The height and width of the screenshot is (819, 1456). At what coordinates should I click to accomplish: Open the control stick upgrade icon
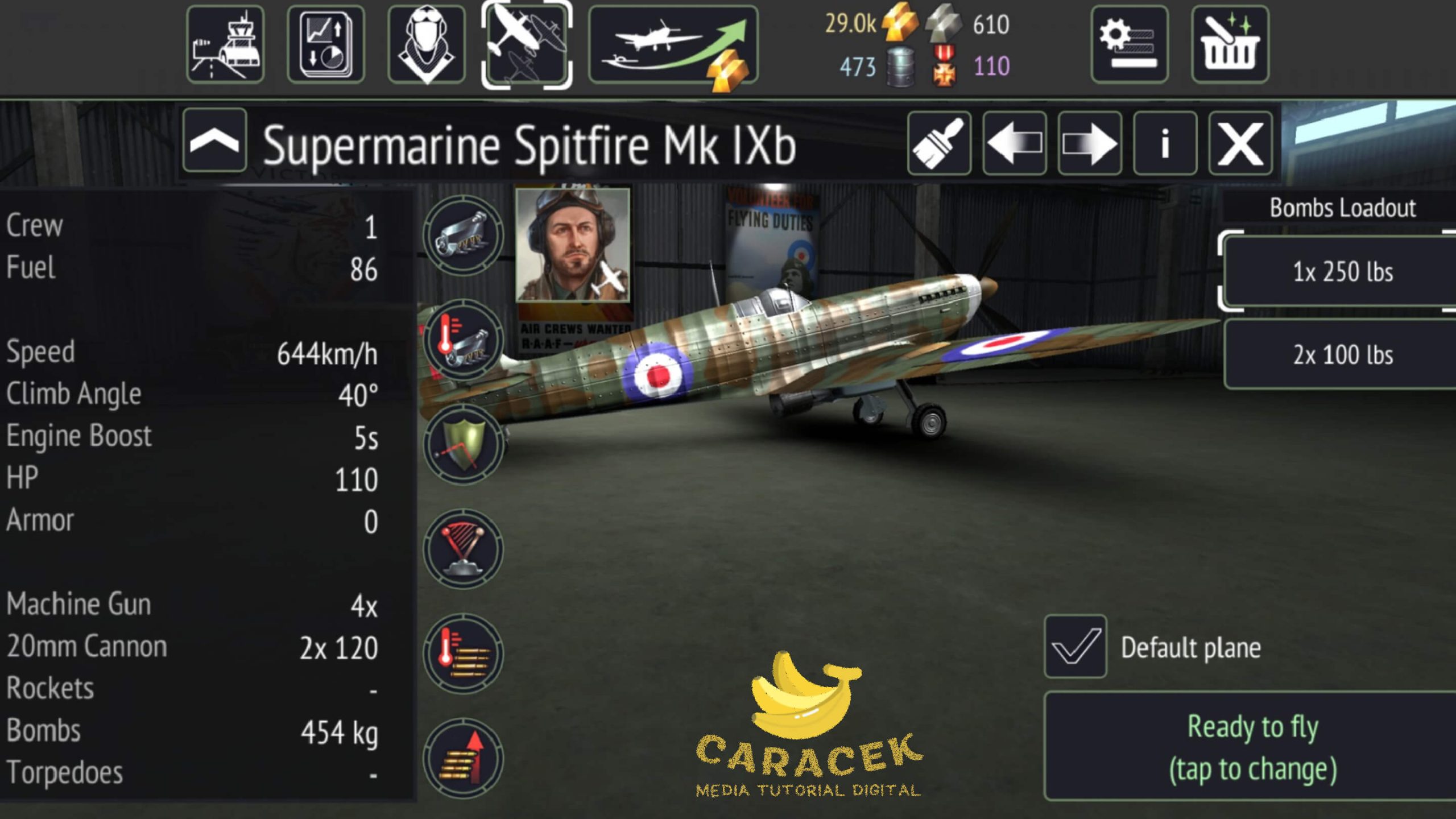pos(463,549)
